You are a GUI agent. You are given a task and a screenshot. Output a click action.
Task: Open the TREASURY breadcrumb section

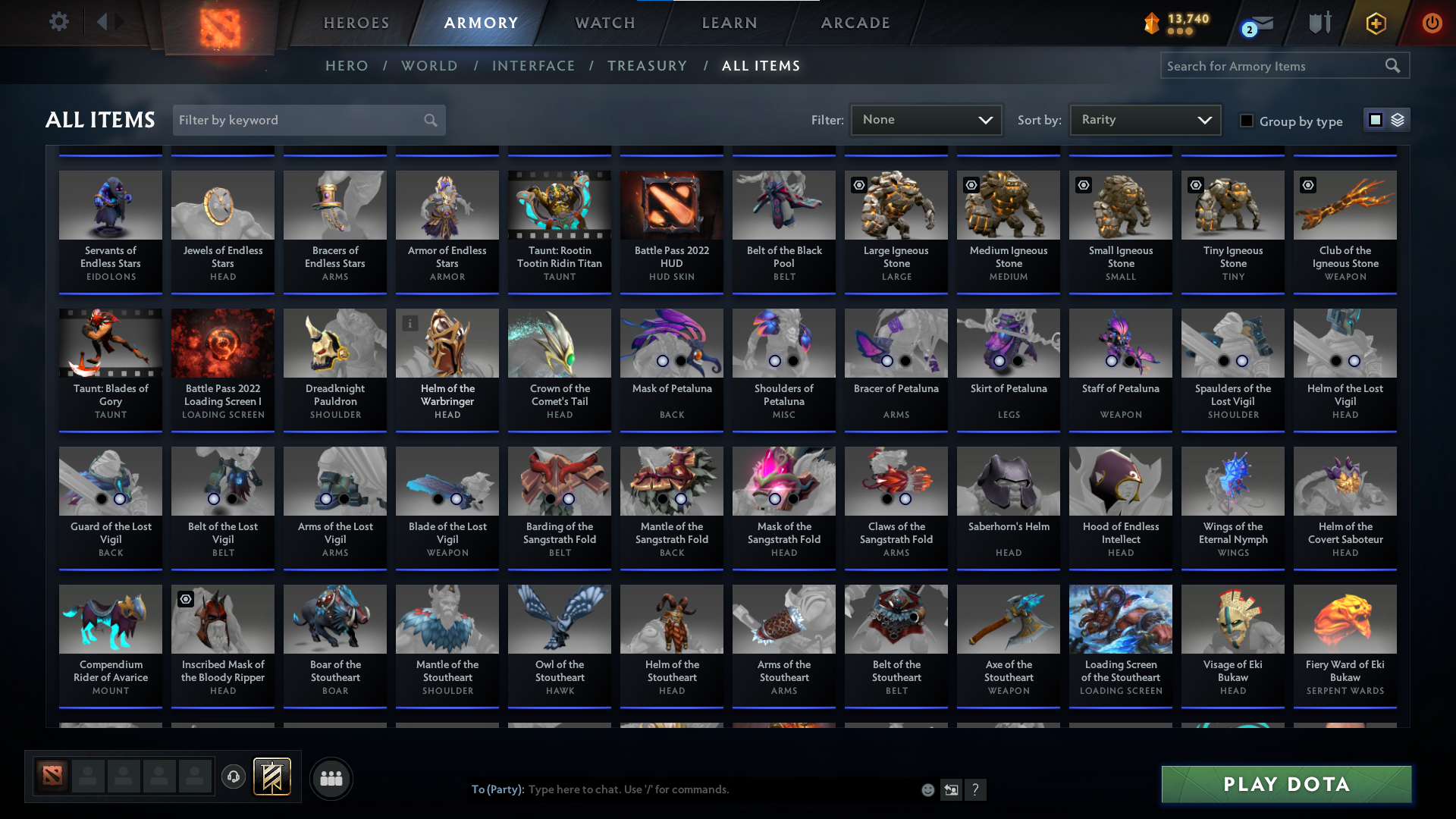[x=647, y=66]
